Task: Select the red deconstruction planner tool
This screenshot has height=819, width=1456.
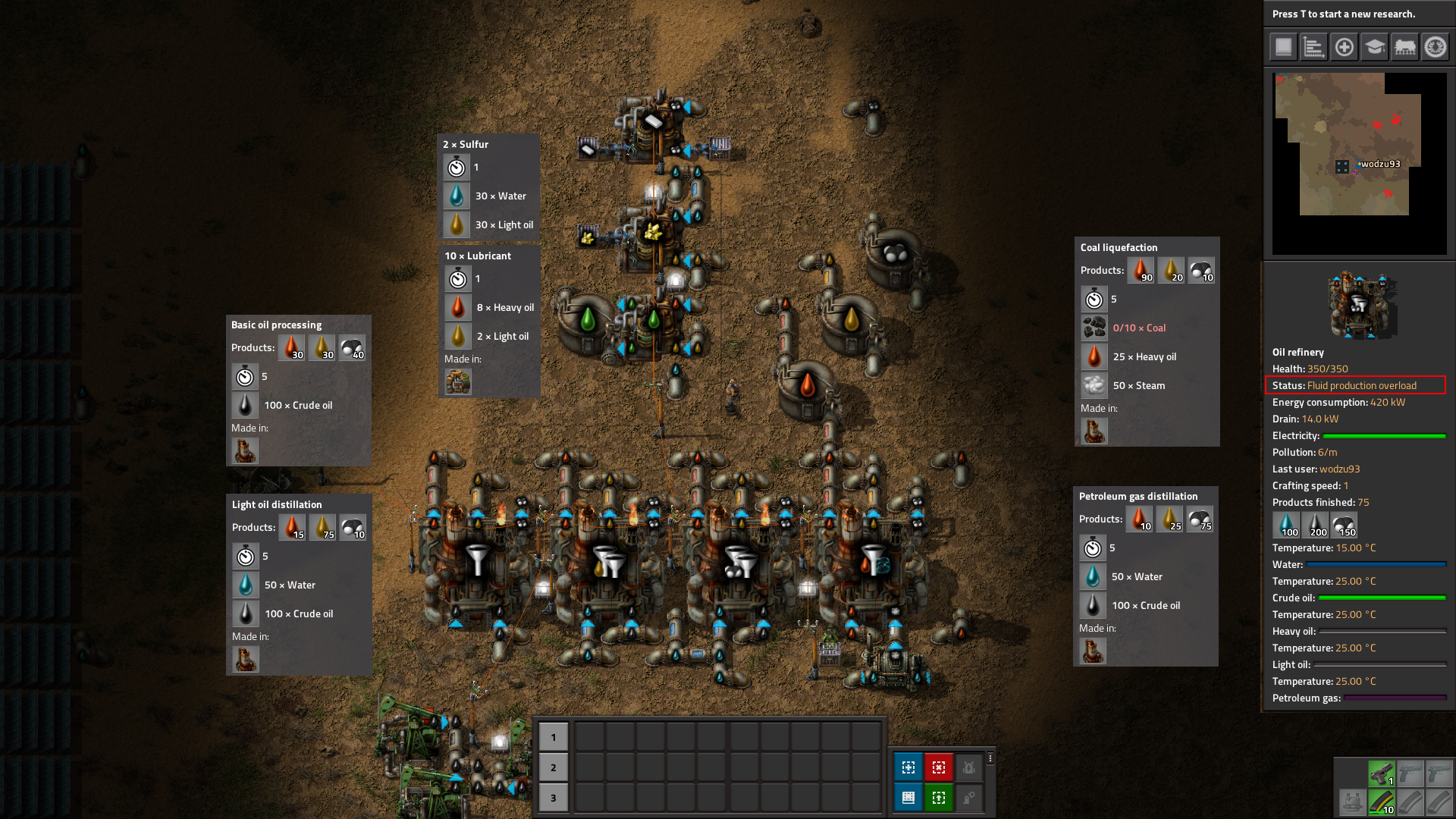Action: click(x=938, y=767)
